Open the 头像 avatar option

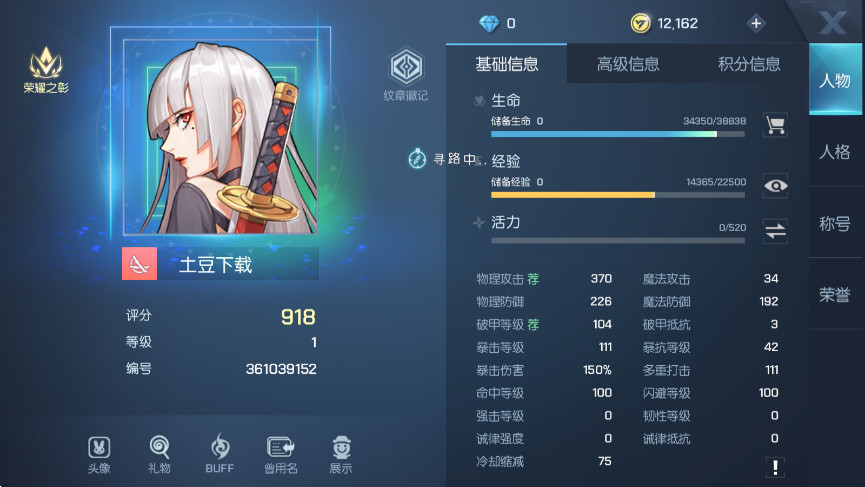coord(98,453)
